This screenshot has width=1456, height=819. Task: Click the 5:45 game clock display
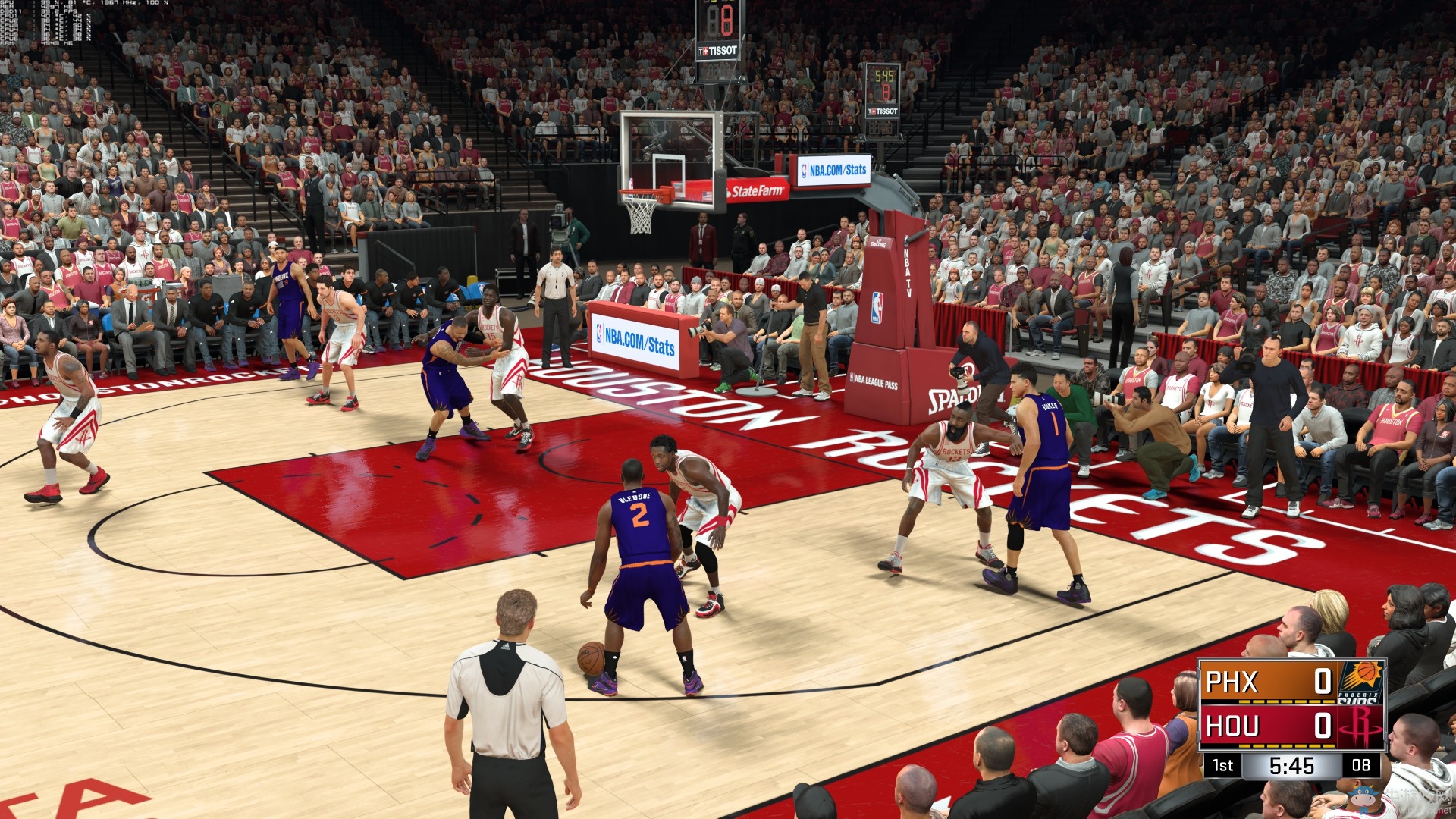click(x=1292, y=765)
